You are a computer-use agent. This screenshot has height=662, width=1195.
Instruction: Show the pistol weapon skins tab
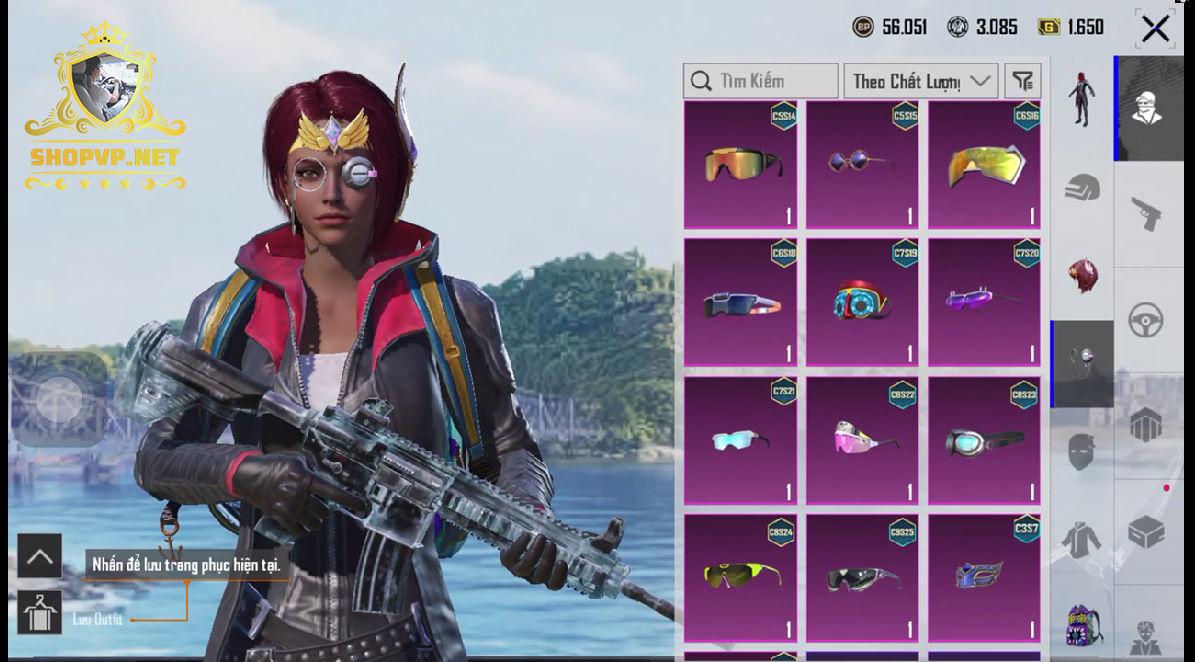tap(1145, 213)
